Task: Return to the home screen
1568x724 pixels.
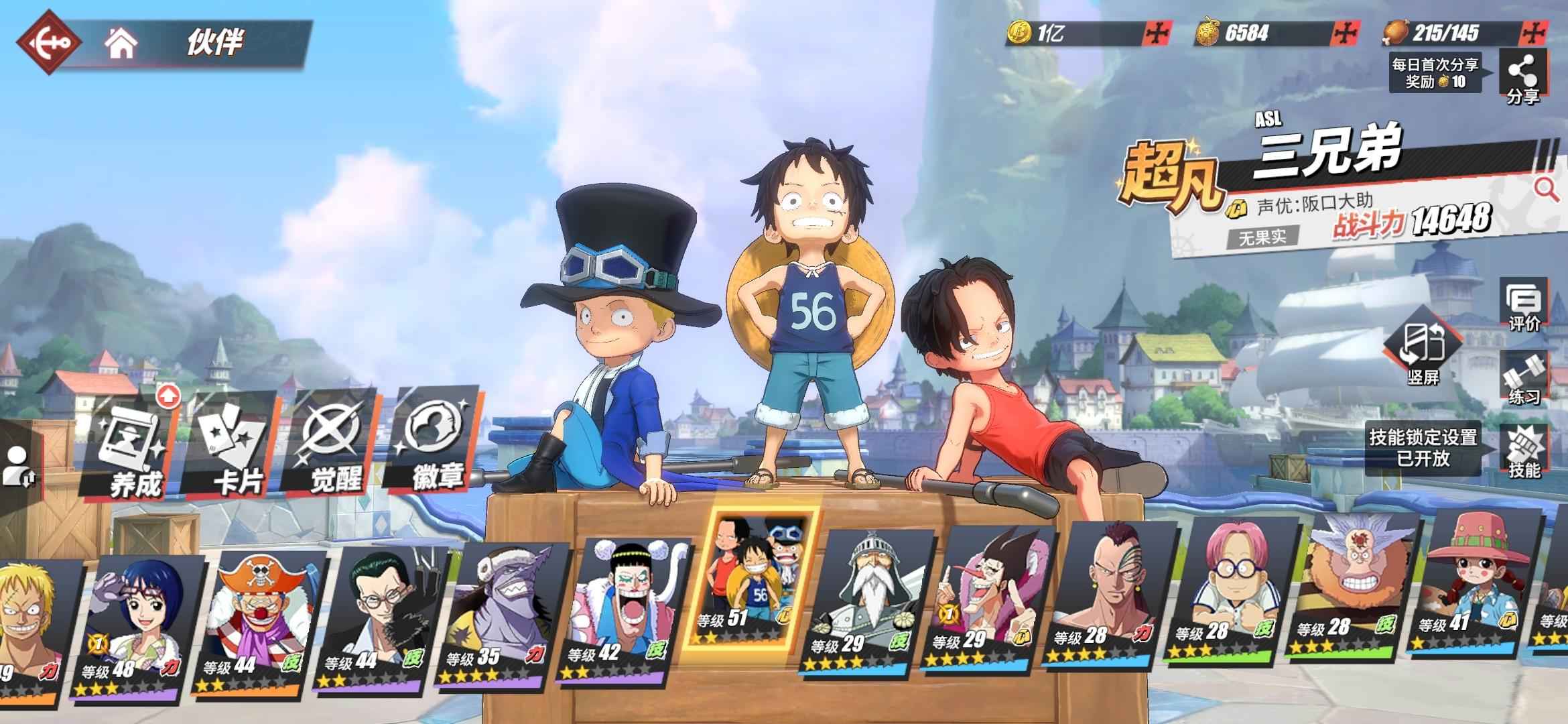Action: point(121,43)
